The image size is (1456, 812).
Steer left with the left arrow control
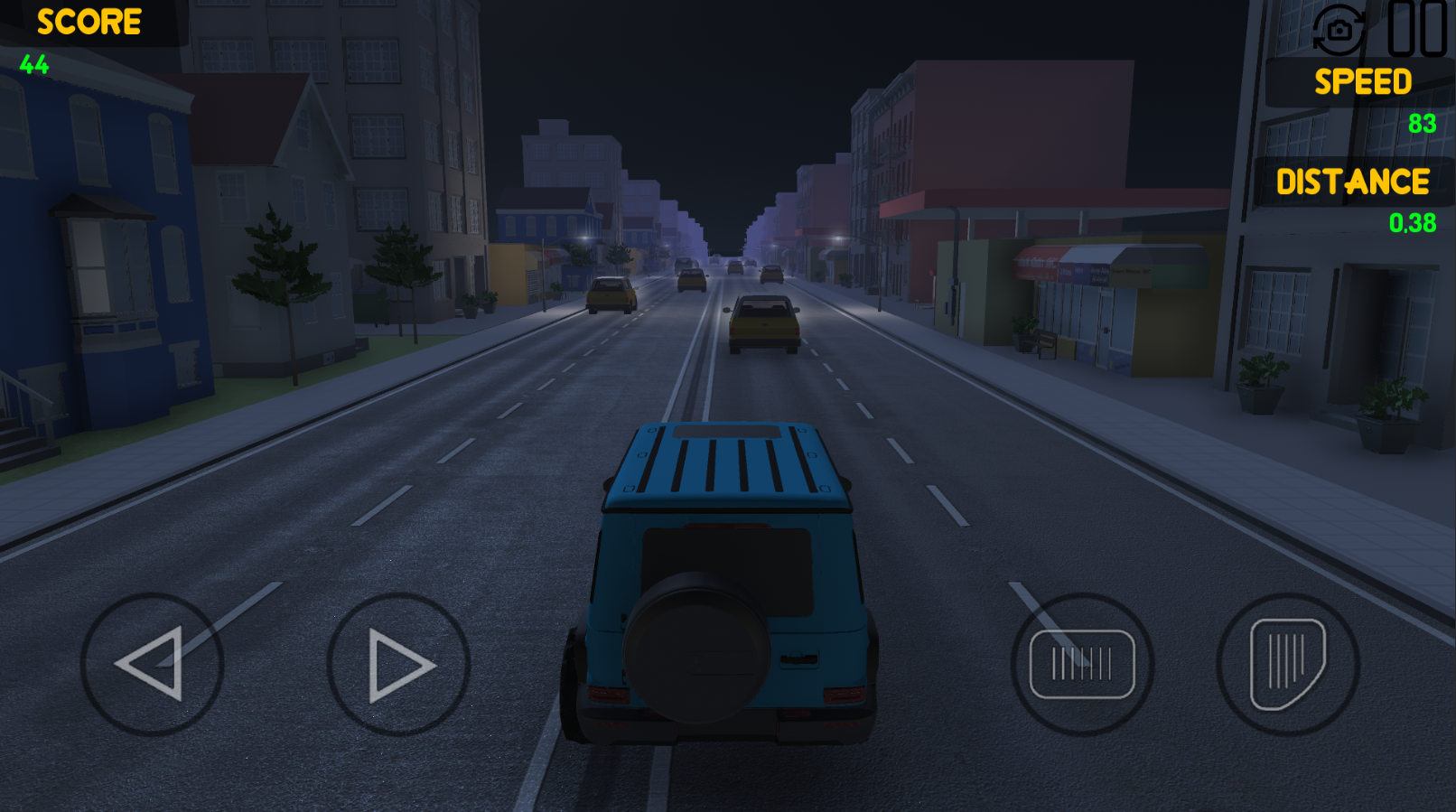[x=152, y=664]
